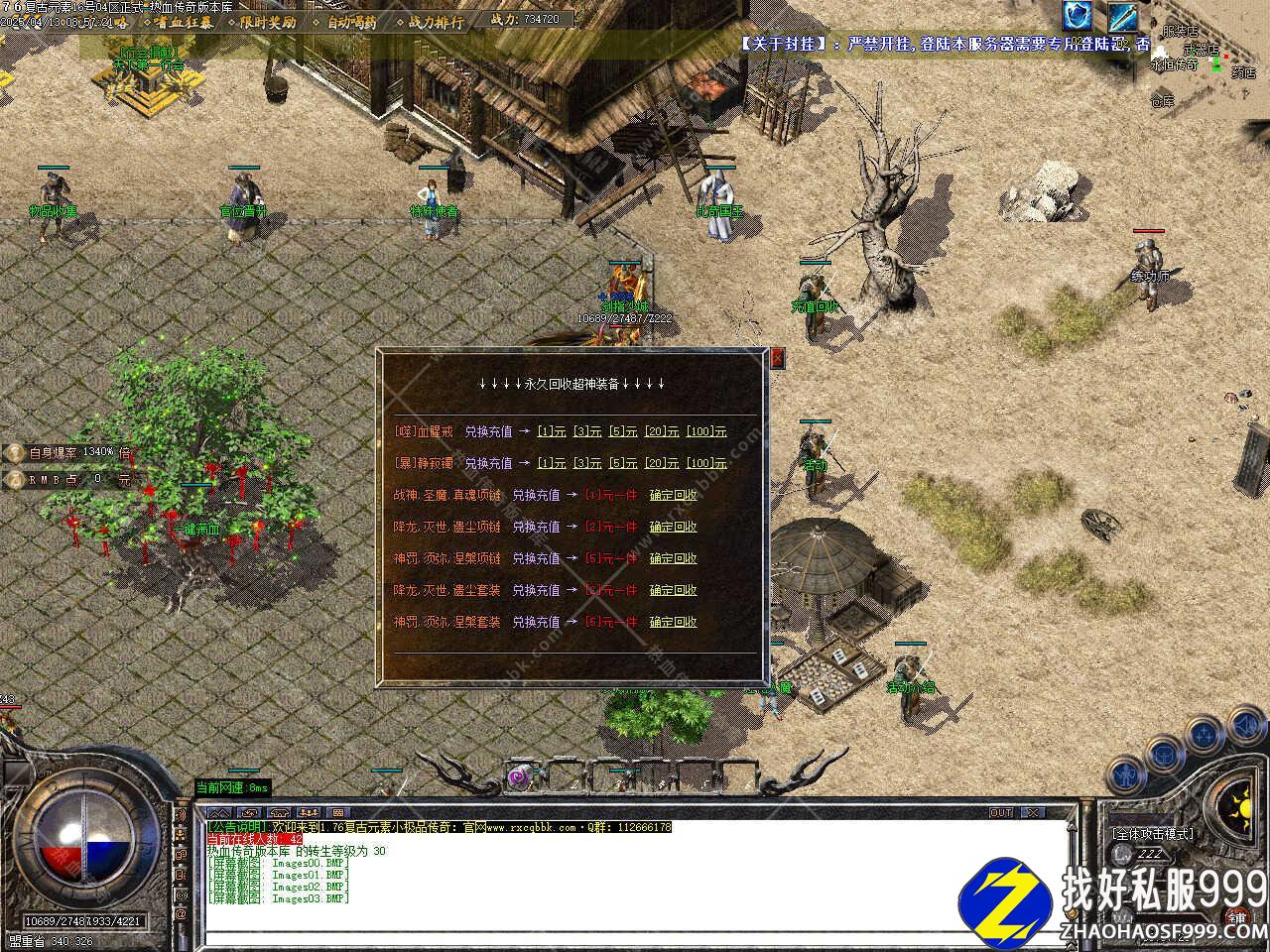
Task: Click the blue shield icon at top right
Action: [1077, 16]
